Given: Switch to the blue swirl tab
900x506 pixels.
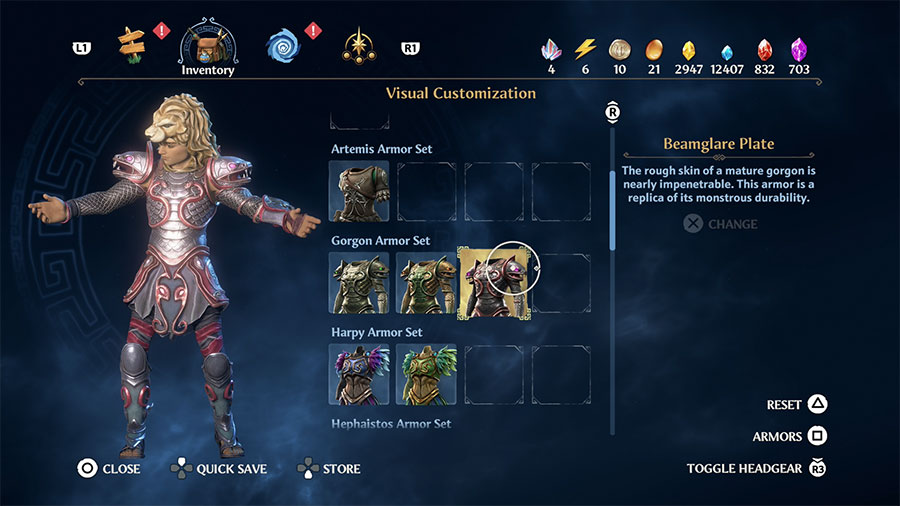Looking at the screenshot, I should click(282, 45).
